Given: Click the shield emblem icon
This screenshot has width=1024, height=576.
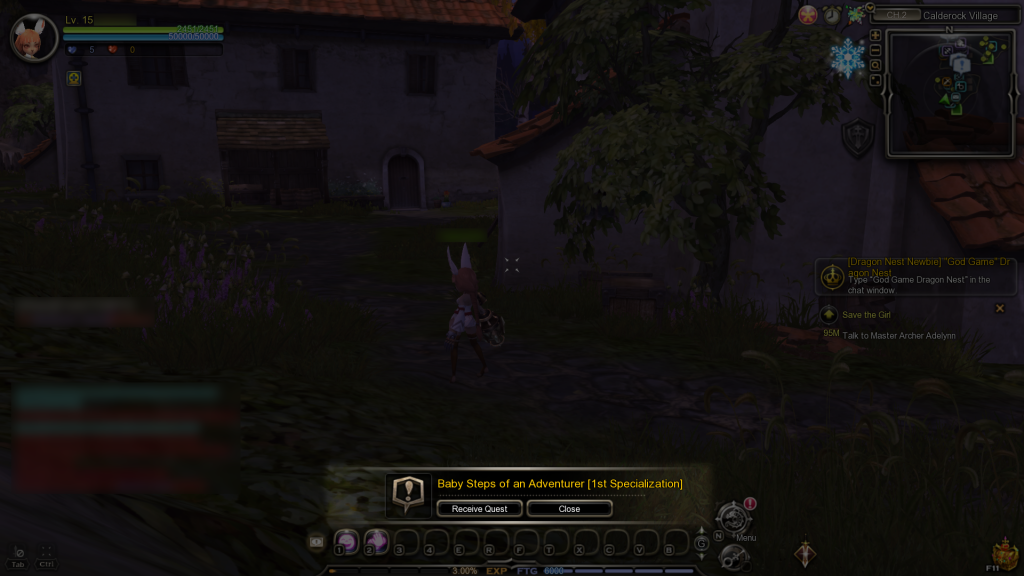Looking at the screenshot, I should [857, 139].
